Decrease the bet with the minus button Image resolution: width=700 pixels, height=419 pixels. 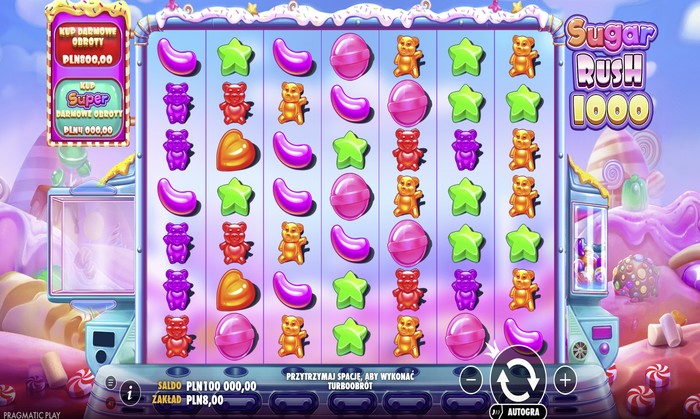471,379
